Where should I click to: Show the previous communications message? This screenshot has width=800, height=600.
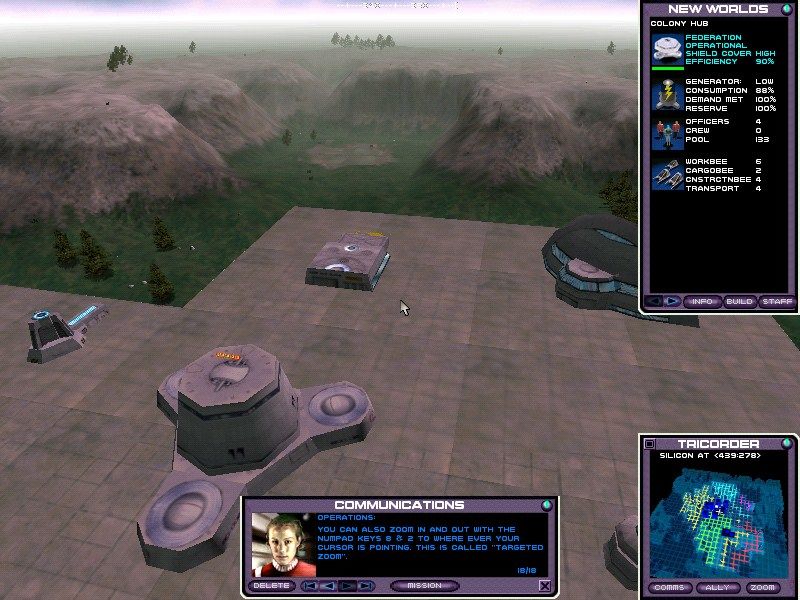(328, 586)
